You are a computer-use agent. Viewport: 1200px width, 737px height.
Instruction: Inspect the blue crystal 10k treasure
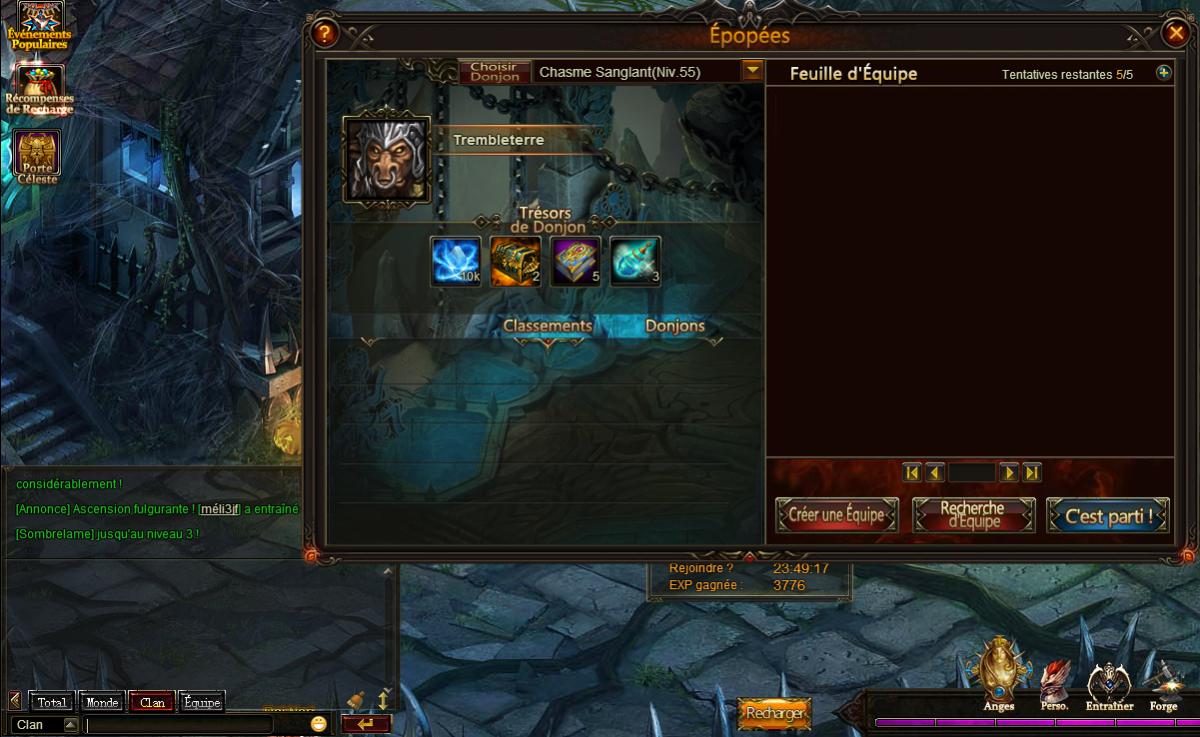(x=455, y=261)
